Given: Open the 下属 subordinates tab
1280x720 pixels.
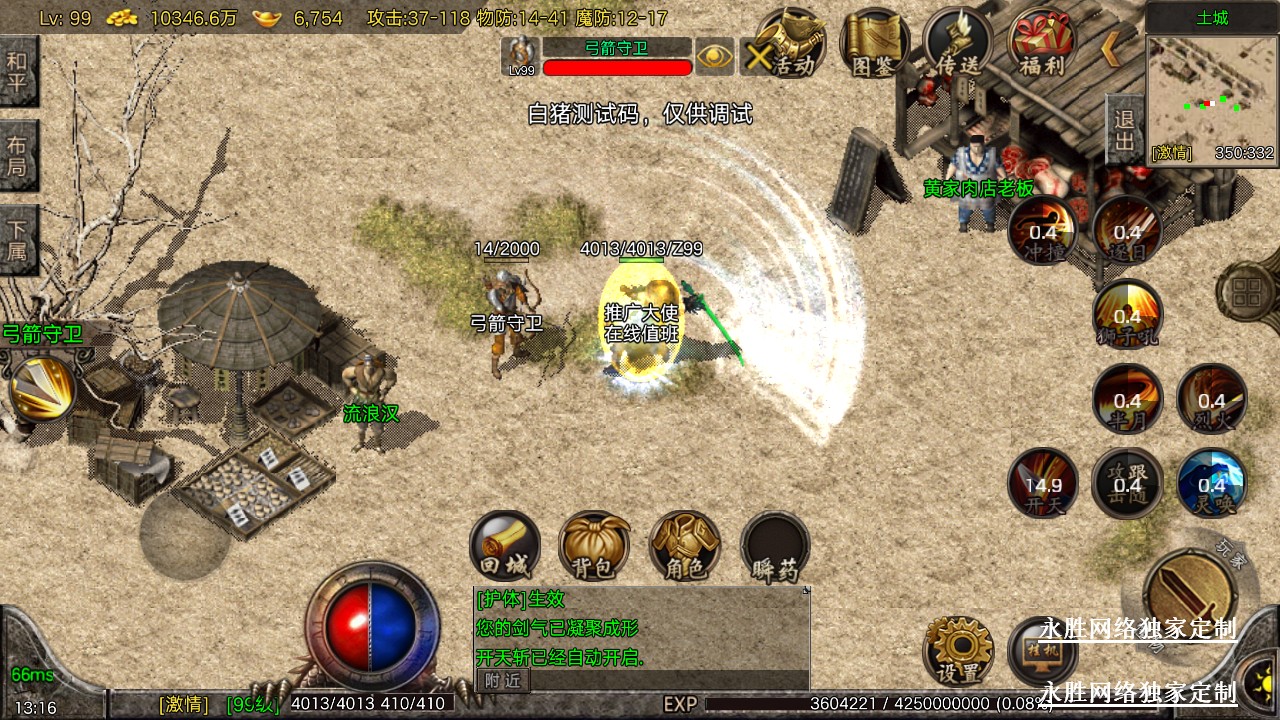Looking at the screenshot, I should [18, 240].
